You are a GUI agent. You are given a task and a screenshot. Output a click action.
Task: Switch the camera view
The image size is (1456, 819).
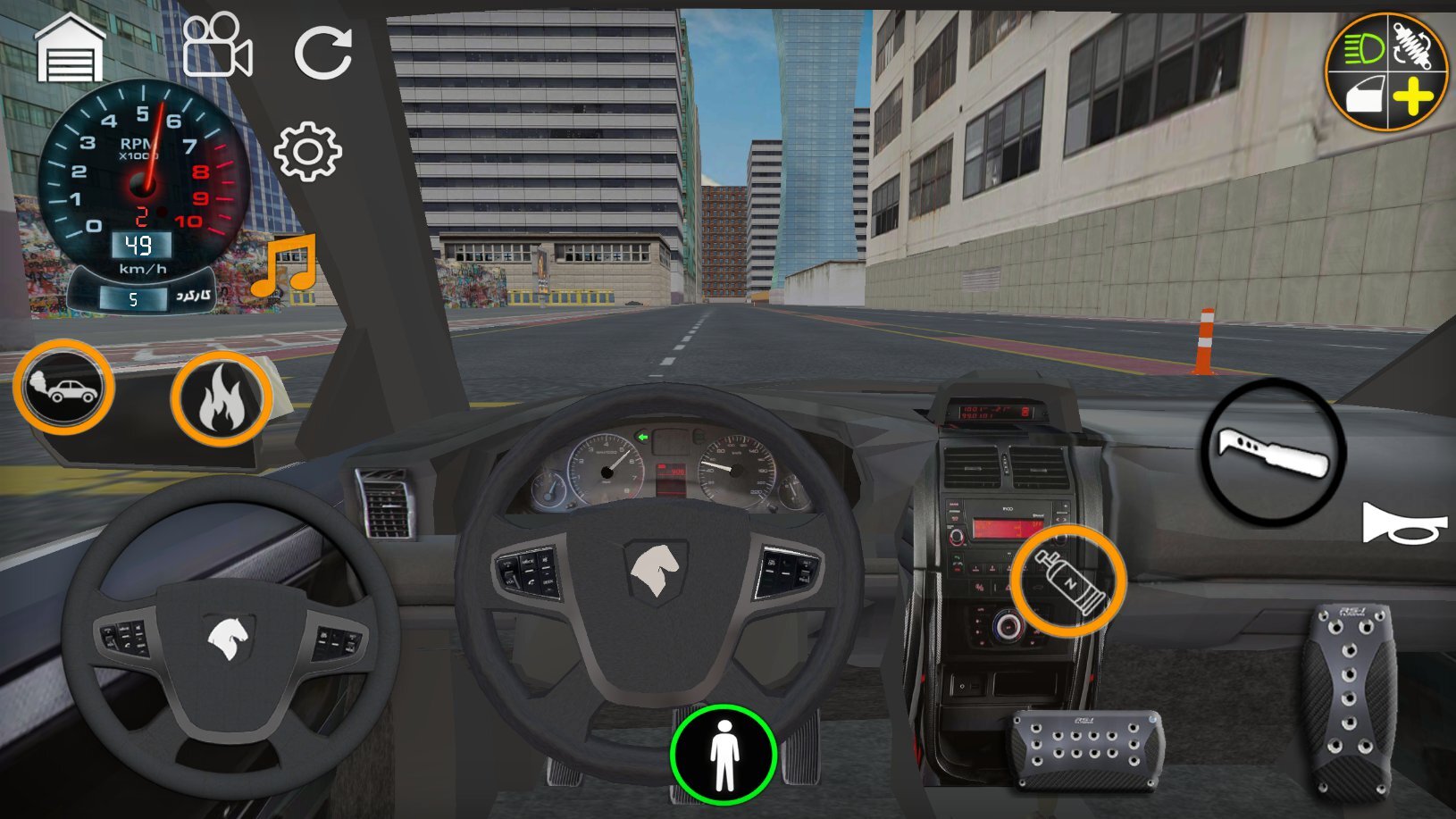[x=216, y=46]
